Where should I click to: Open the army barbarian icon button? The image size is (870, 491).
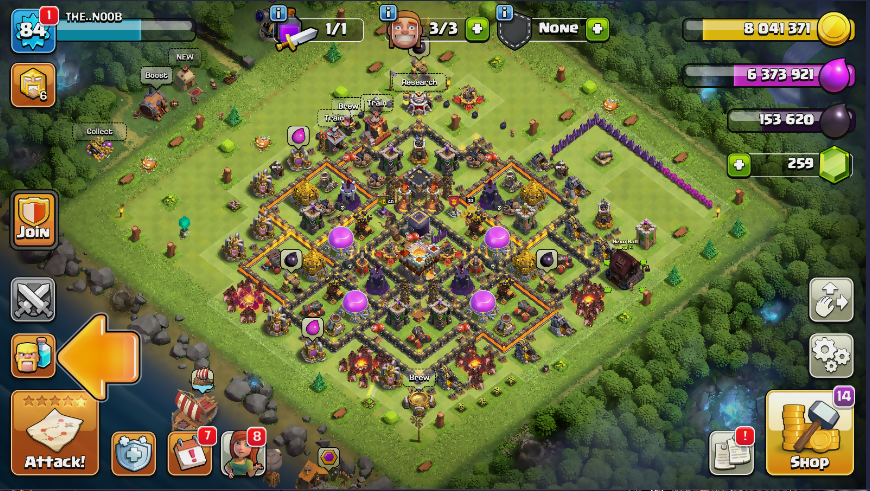coord(33,356)
